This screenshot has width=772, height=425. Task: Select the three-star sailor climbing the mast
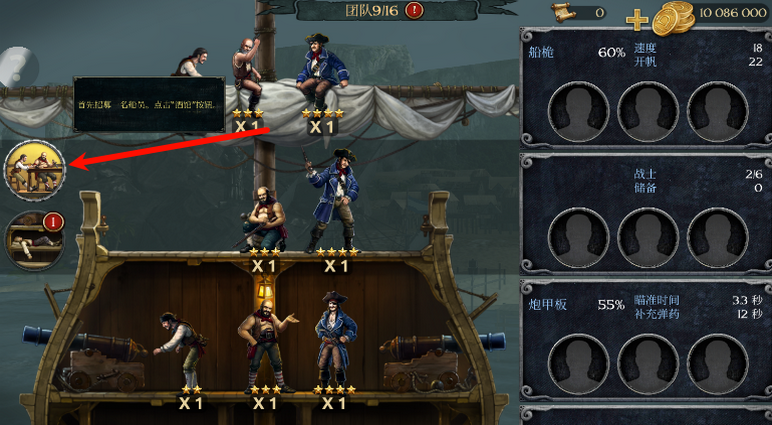coord(247,75)
